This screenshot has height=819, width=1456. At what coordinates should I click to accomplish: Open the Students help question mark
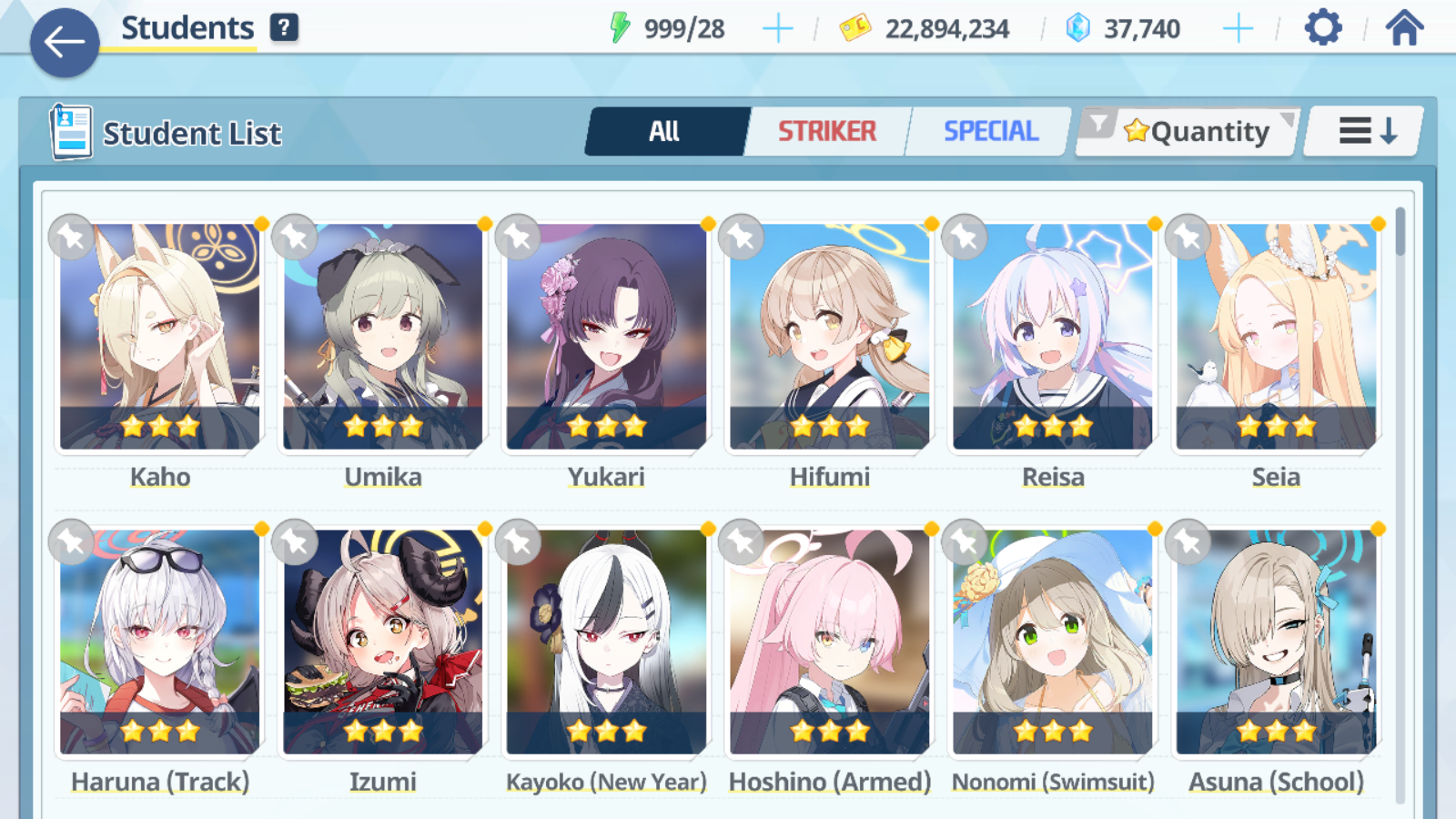pyautogui.click(x=284, y=27)
